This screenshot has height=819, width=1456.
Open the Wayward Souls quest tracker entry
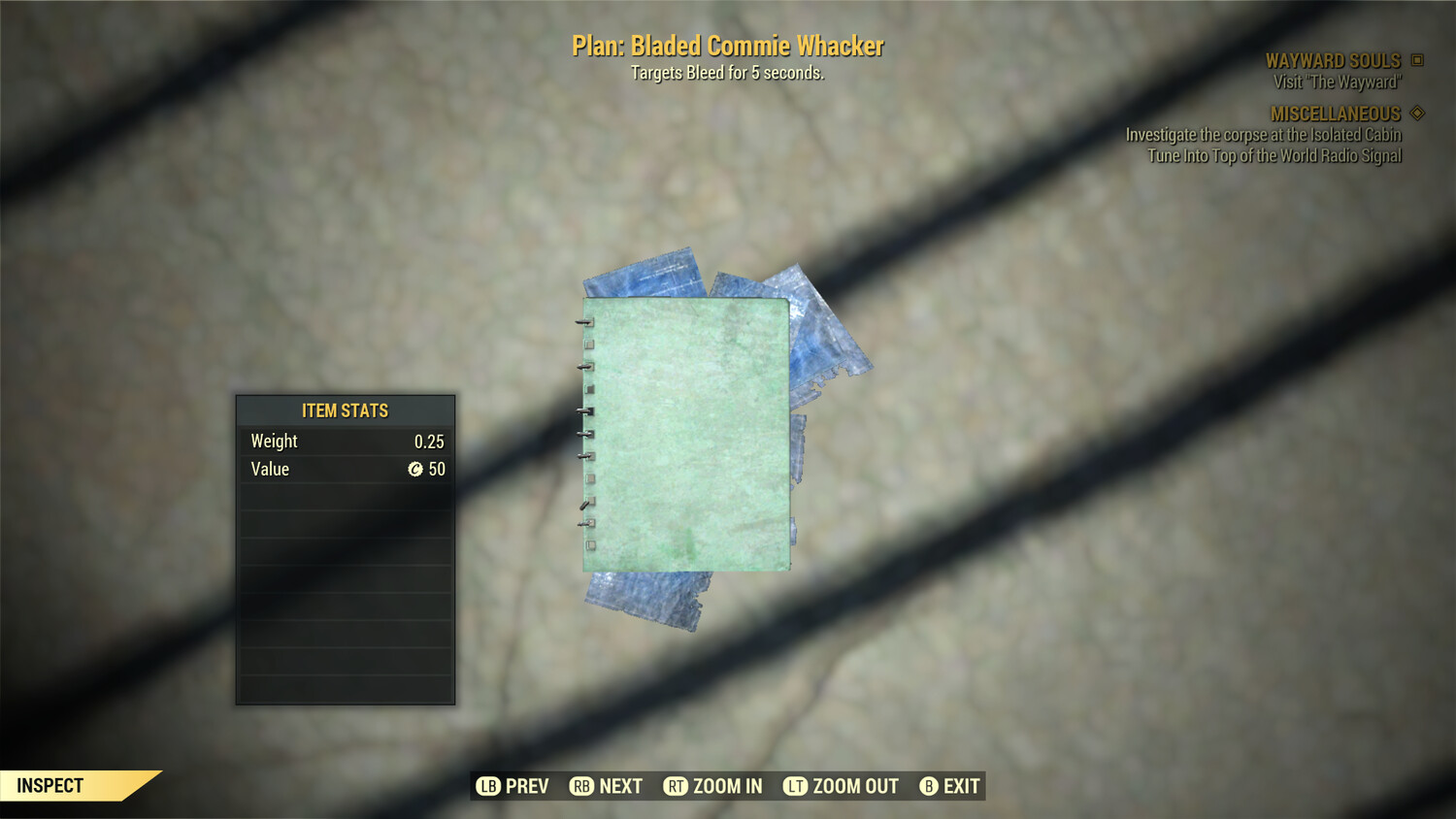click(1333, 61)
